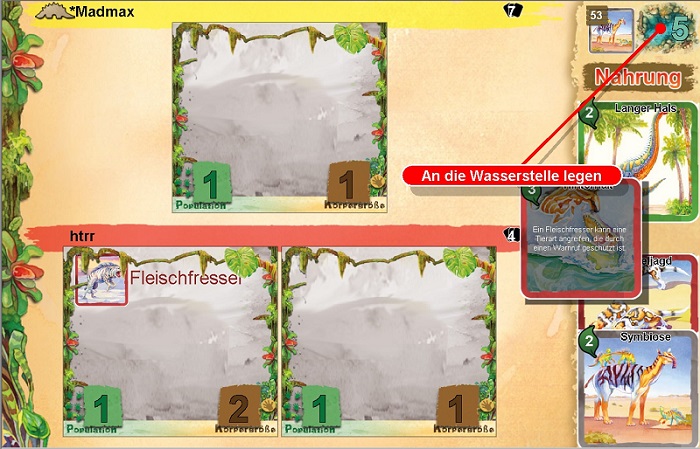Select Madmax's species board
Image resolution: width=700 pixels, height=449 pixels.
[278, 118]
